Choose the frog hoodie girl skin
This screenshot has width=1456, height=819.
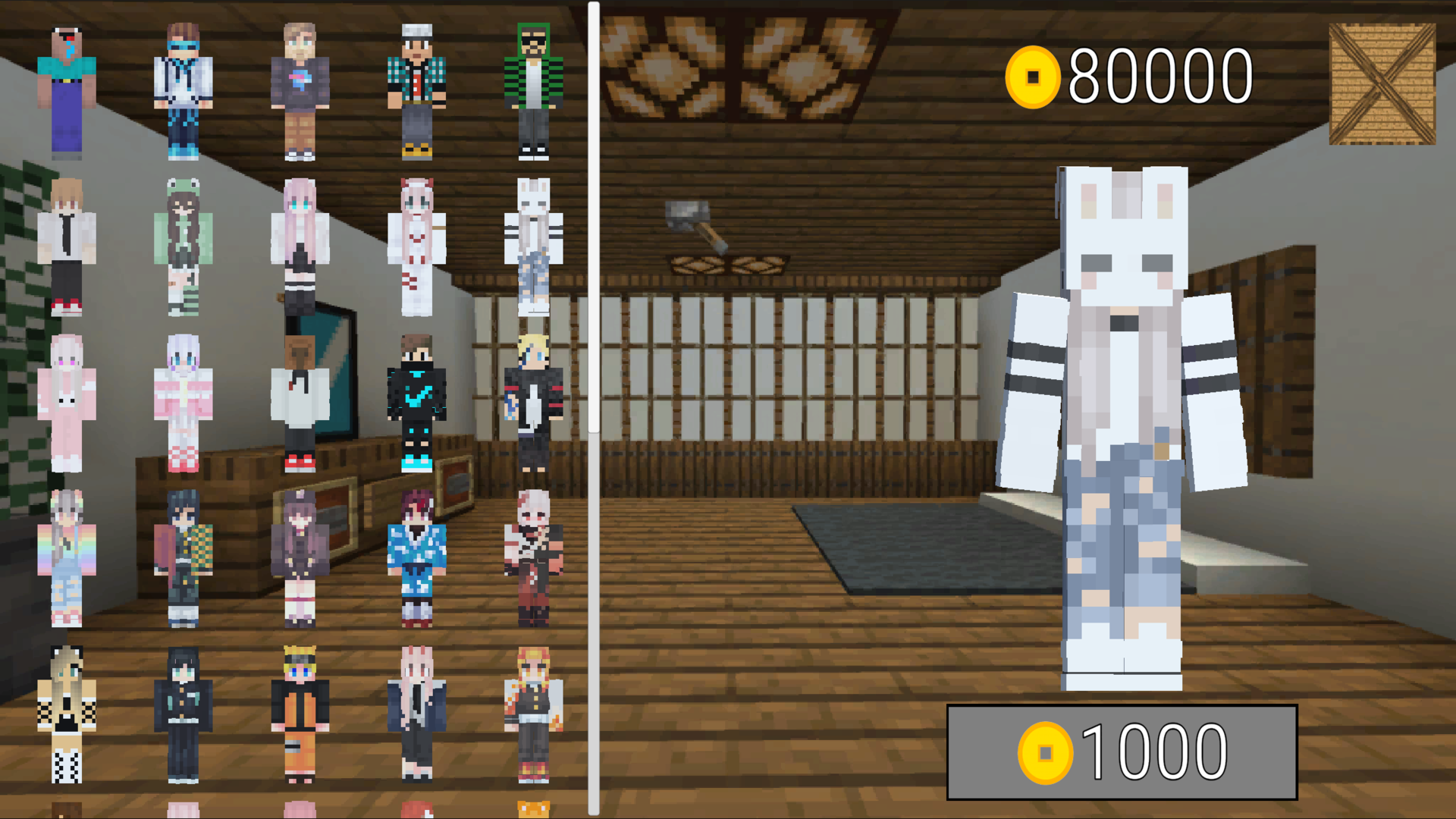(x=182, y=243)
